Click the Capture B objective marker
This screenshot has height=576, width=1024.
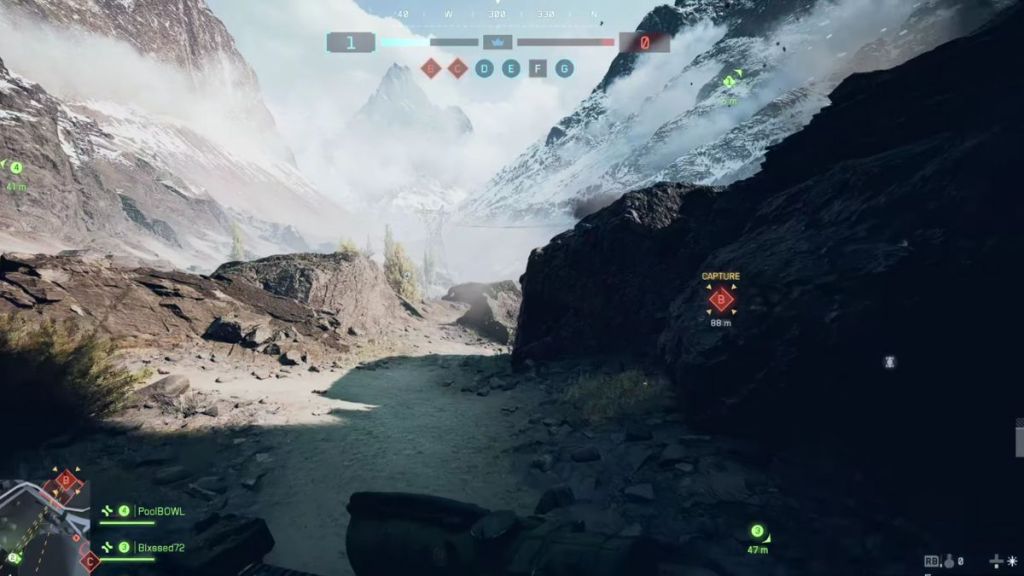point(721,299)
